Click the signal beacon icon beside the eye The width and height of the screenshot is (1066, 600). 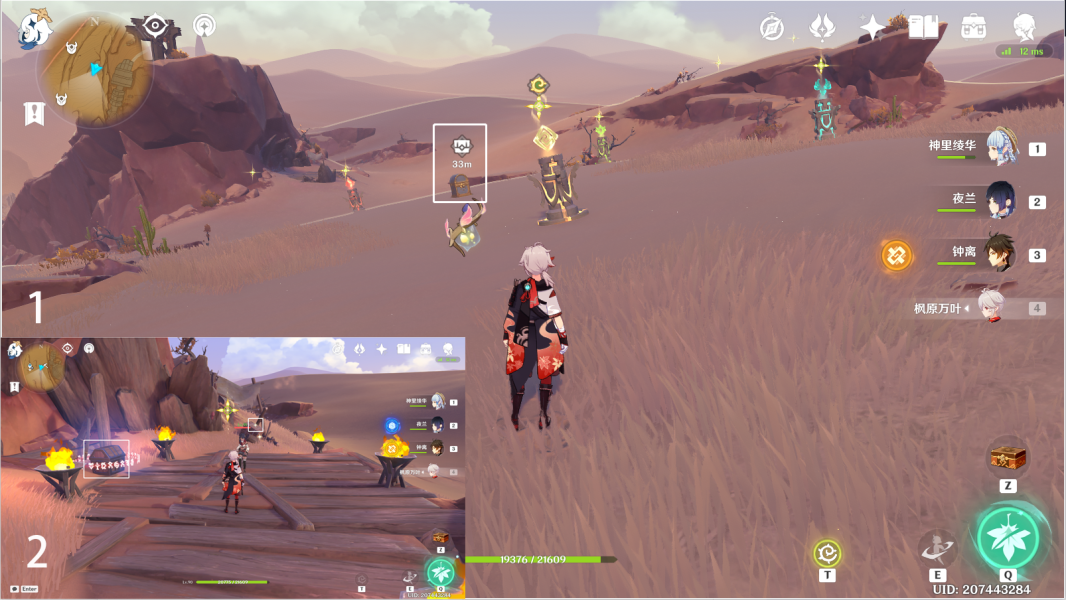[x=204, y=26]
